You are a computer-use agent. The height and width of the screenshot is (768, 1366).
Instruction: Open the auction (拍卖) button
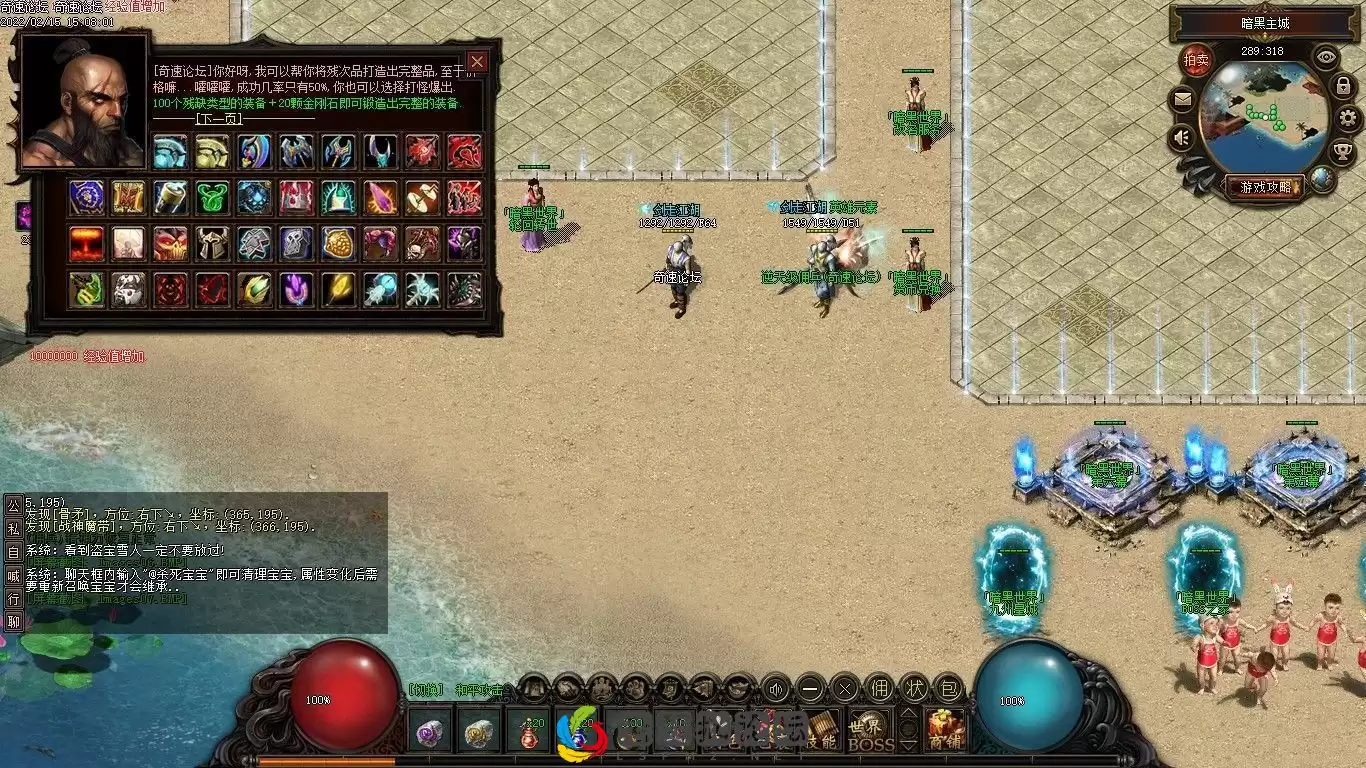(x=1196, y=59)
